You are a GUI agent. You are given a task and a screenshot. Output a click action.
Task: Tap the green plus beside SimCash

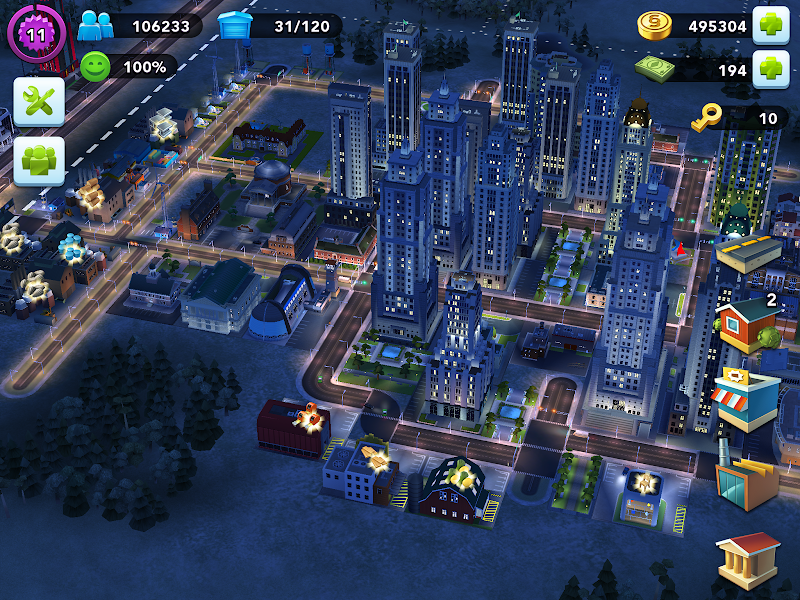[x=771, y=69]
